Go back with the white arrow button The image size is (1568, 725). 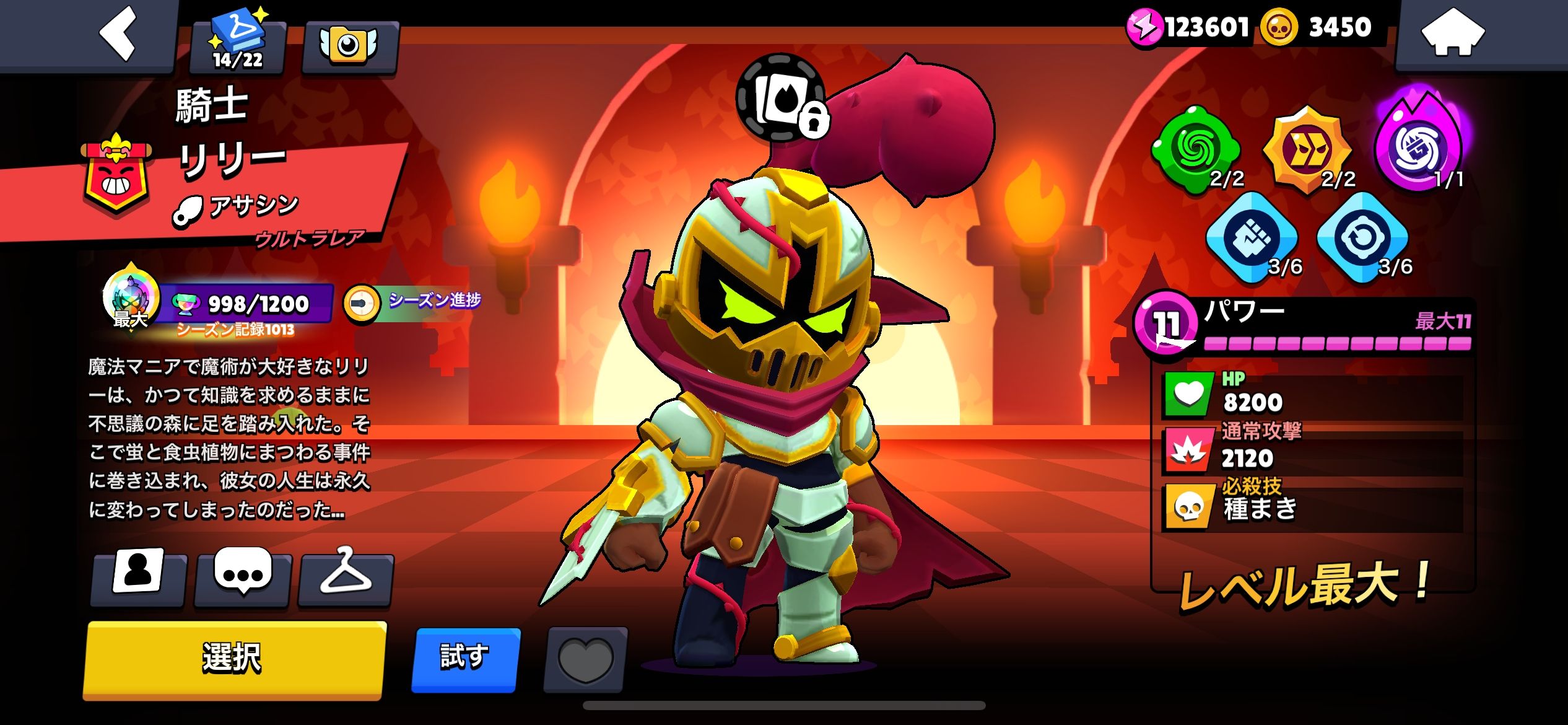[x=118, y=34]
